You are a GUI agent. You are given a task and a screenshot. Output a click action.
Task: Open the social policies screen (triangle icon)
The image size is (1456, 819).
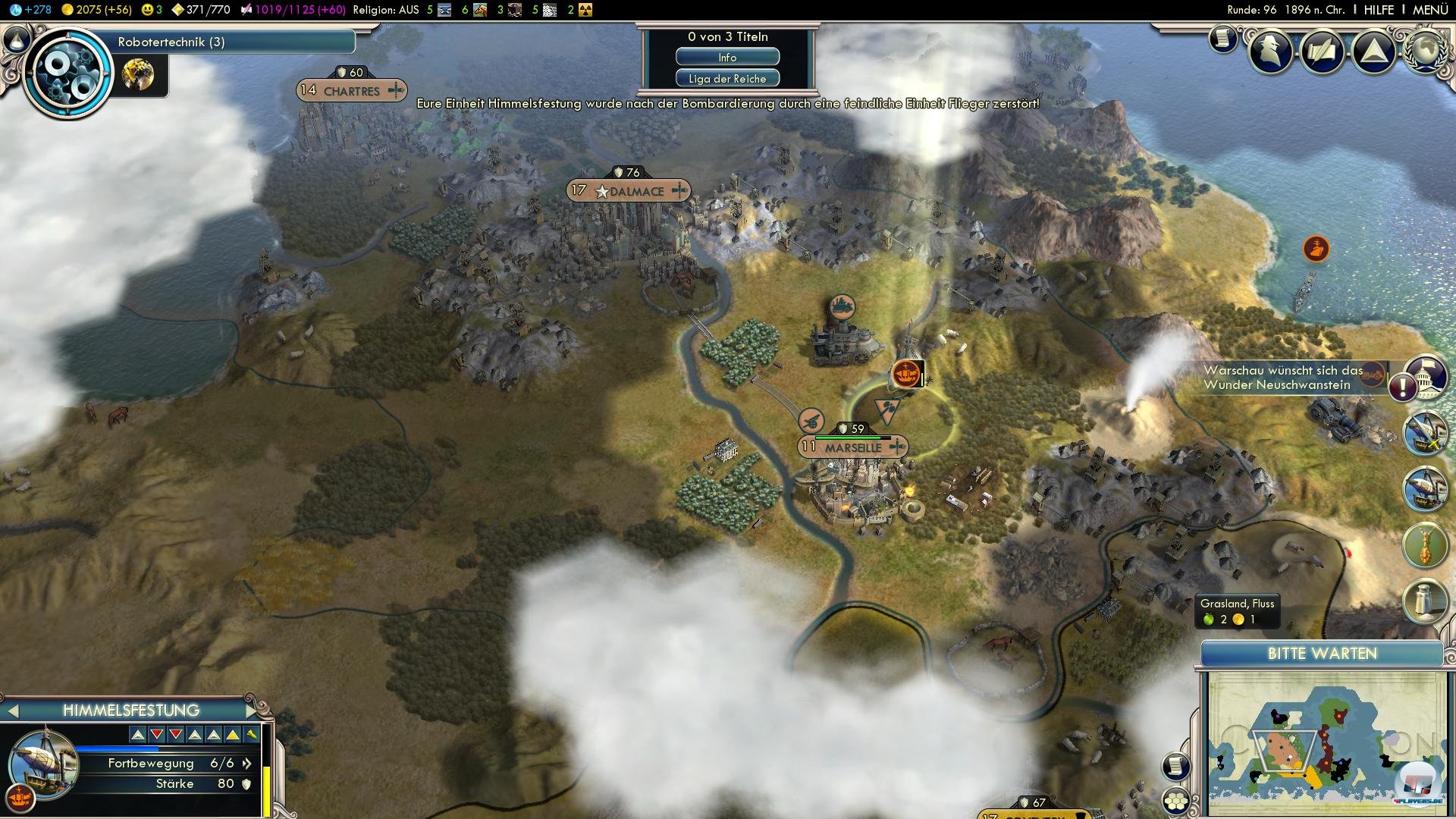coord(1374,52)
